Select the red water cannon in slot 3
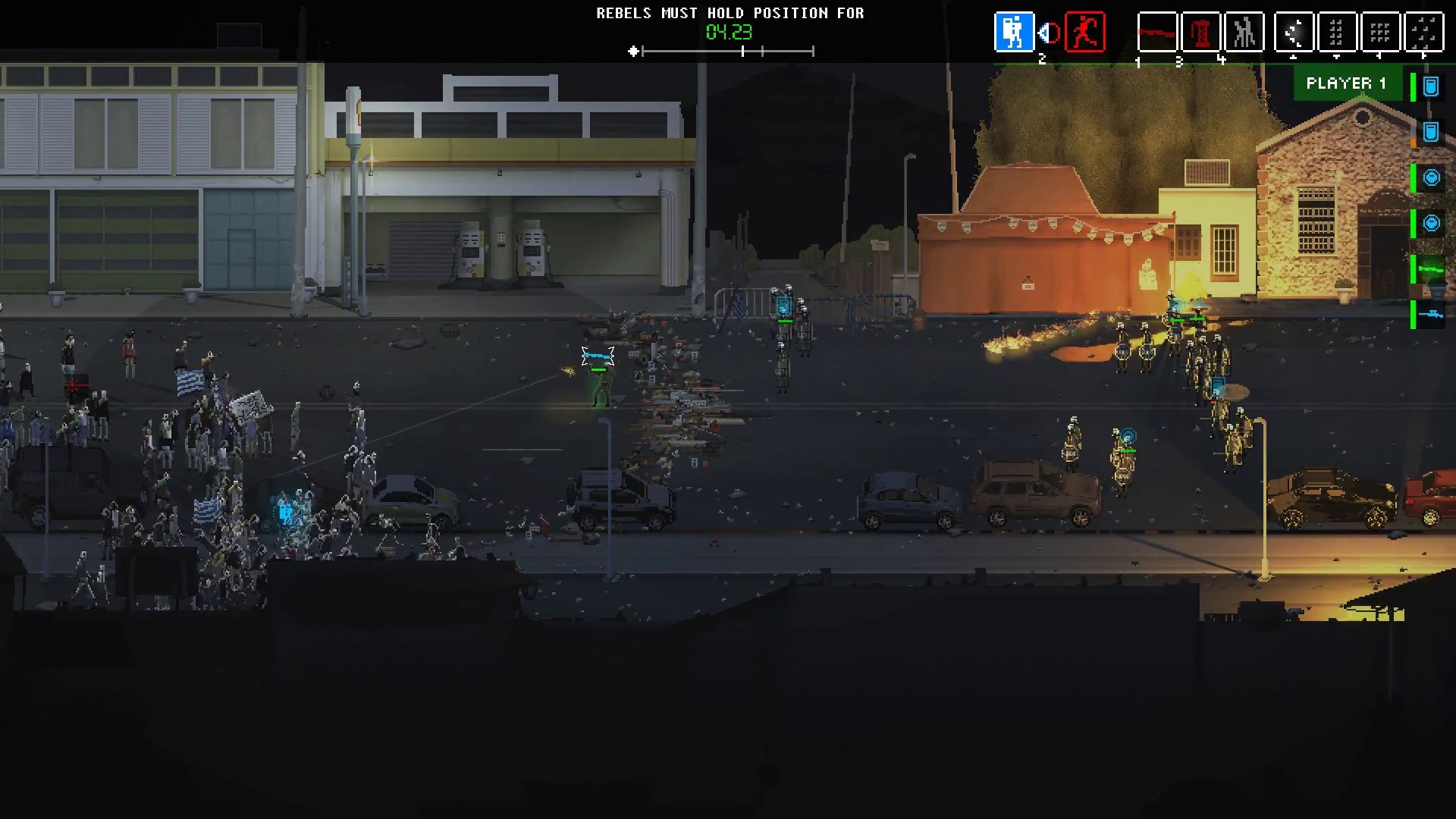The width and height of the screenshot is (1456, 819). [1201, 33]
